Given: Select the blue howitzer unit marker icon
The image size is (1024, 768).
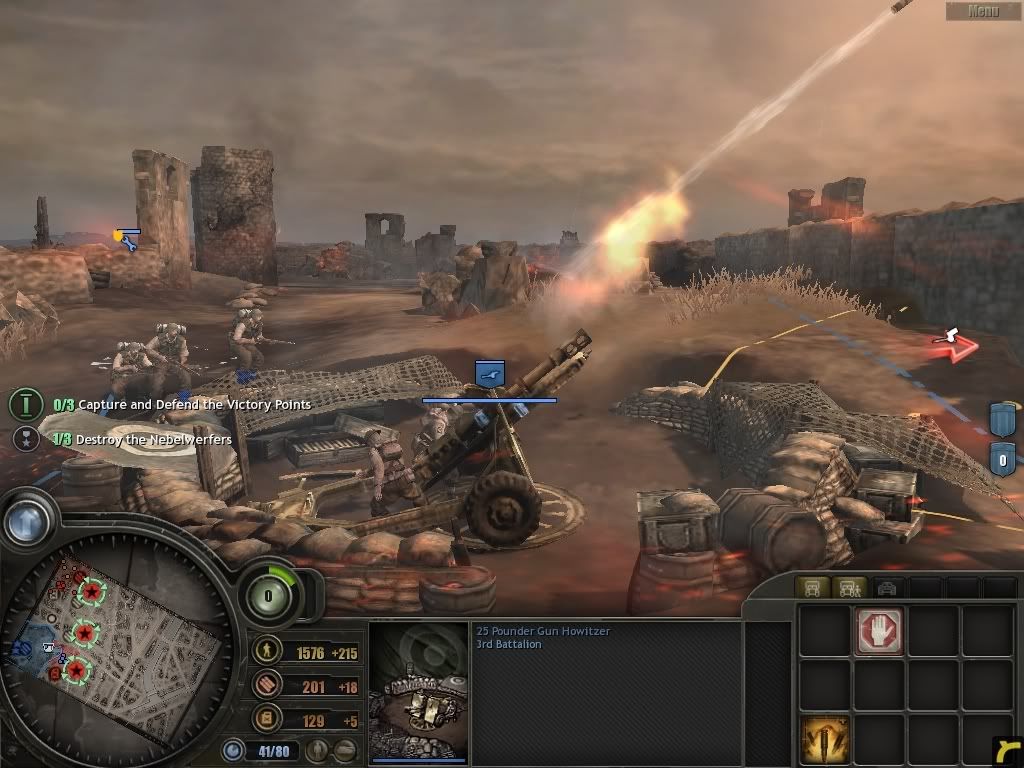Looking at the screenshot, I should point(489,374).
